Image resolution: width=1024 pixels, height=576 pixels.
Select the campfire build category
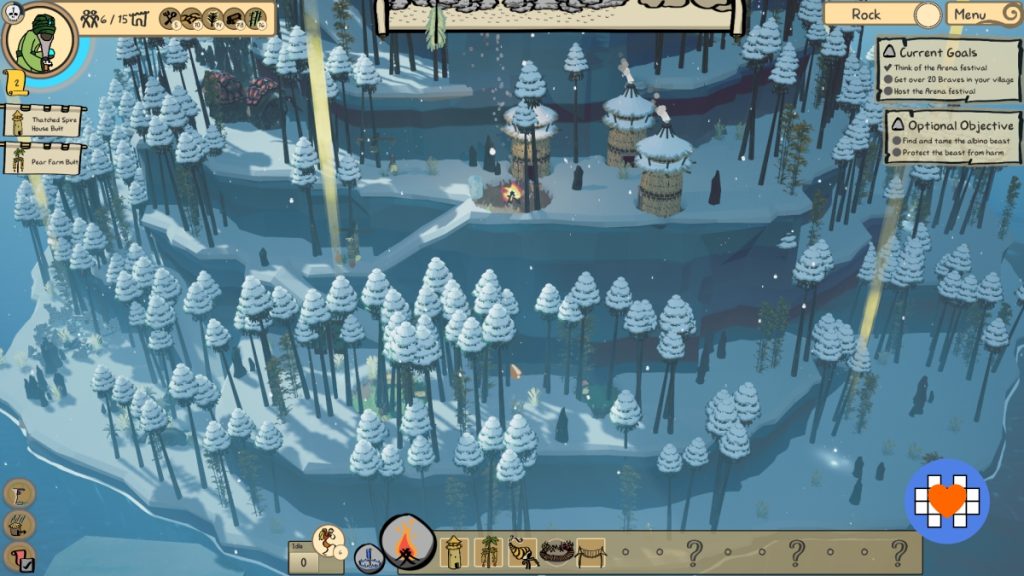coord(407,547)
